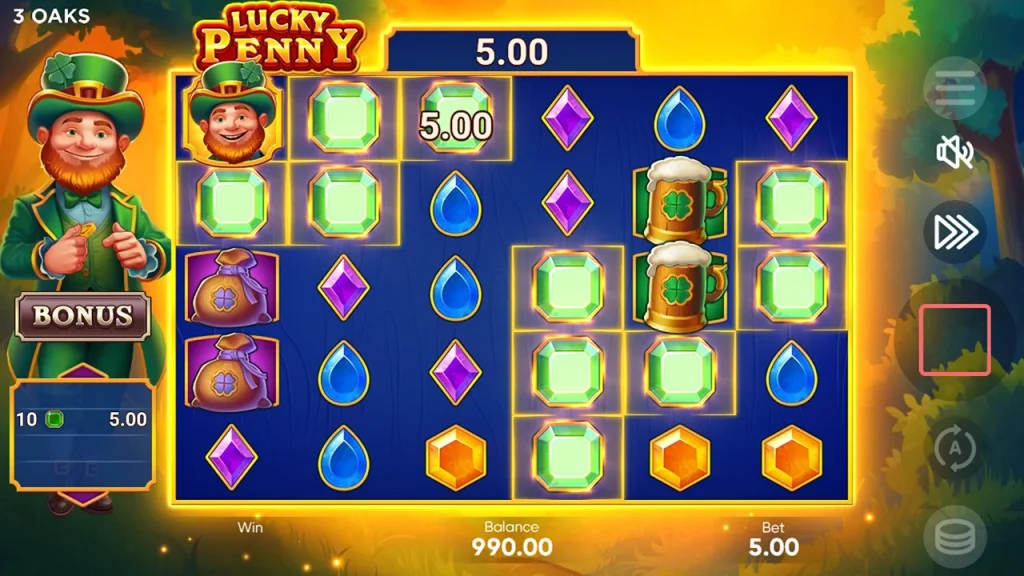Viewport: 1024px width, 576px height.
Task: Stop the spin with the red square button
Action: click(955, 340)
